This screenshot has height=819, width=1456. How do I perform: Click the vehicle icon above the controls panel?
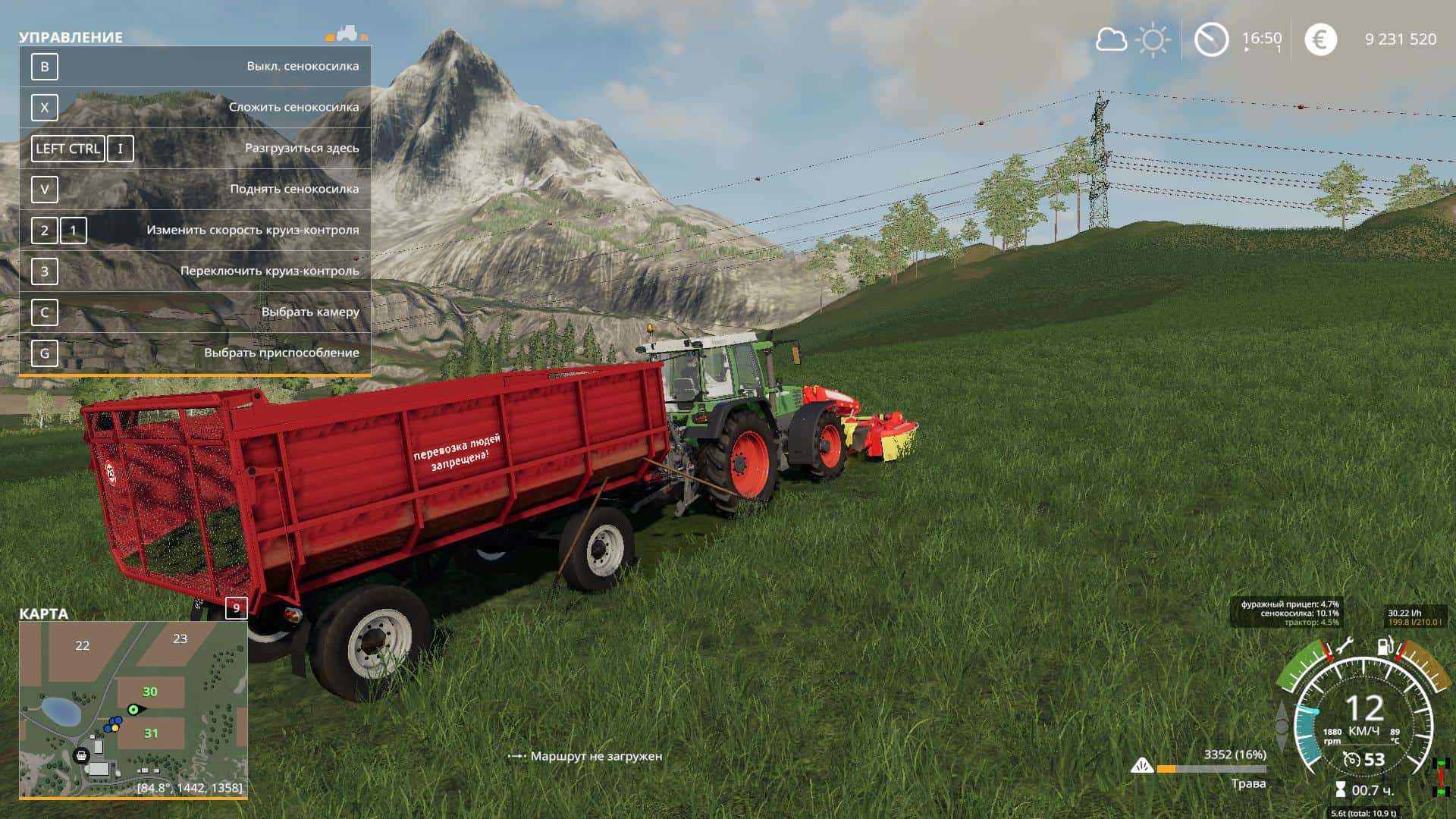click(x=347, y=33)
